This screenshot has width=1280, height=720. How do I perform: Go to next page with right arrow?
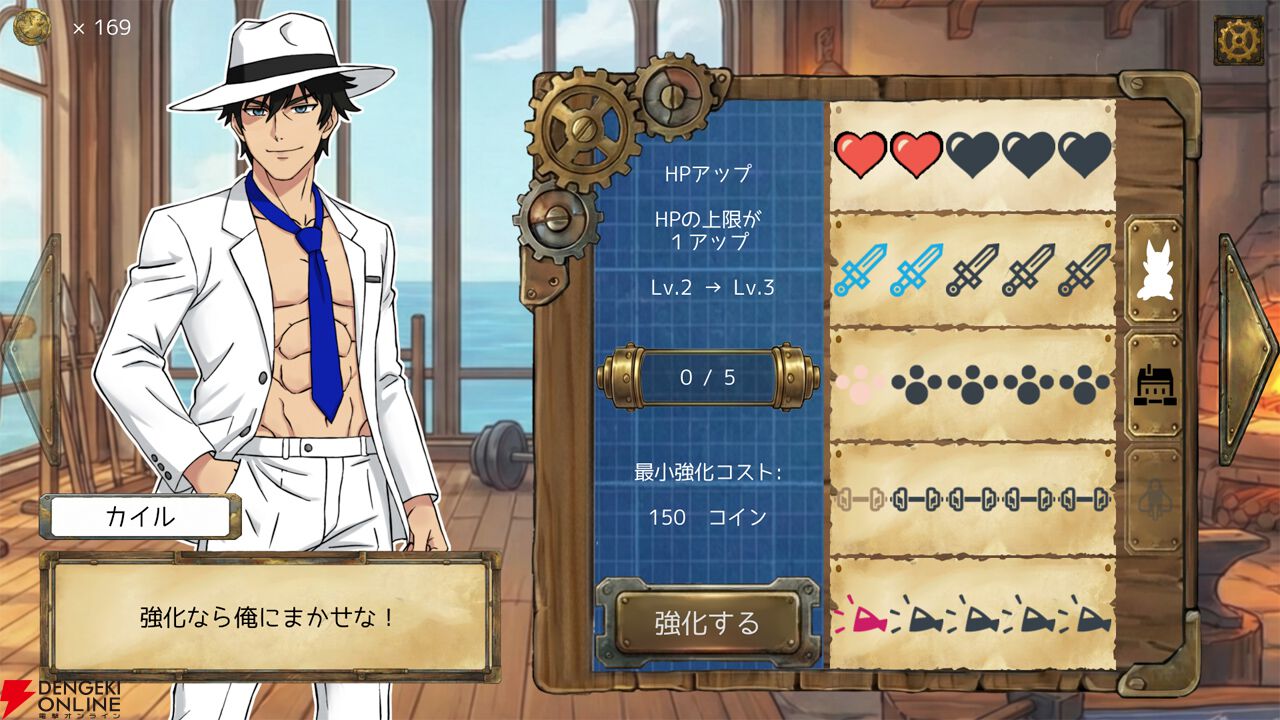click(x=1247, y=349)
